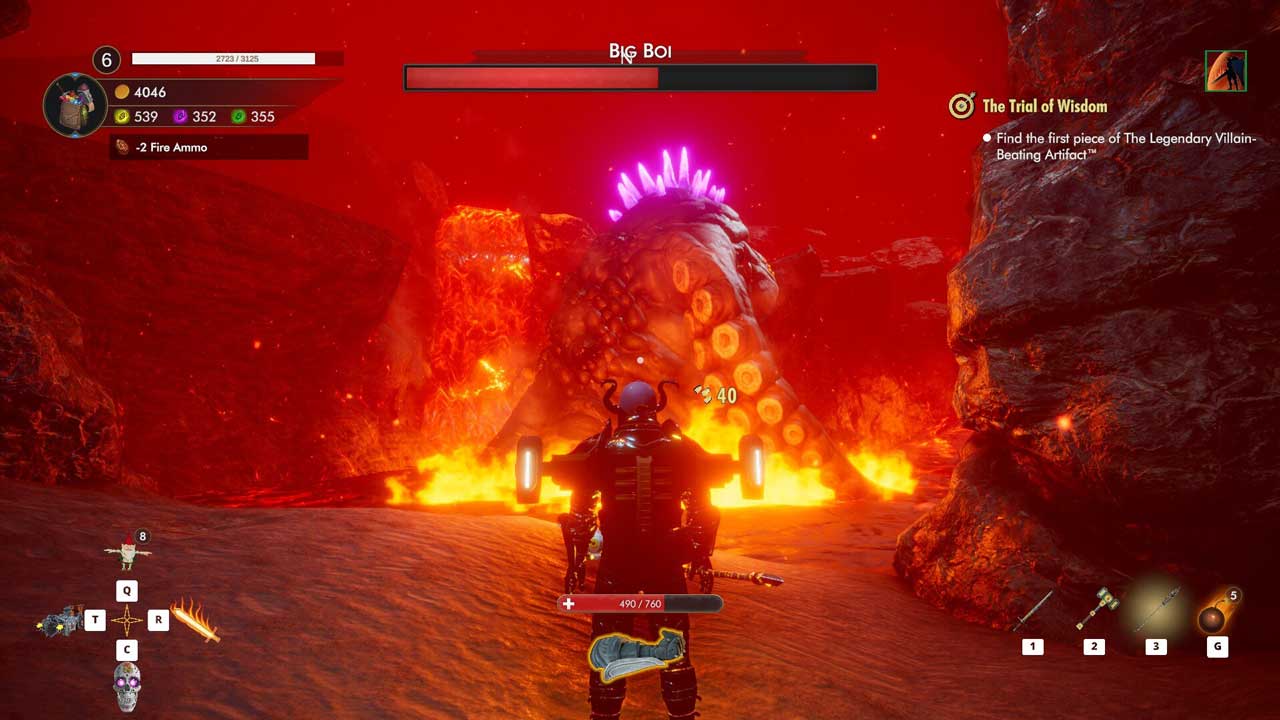Screen dimensions: 1280x720
Task: Summon the garden gnome ability
Action: click(127, 551)
